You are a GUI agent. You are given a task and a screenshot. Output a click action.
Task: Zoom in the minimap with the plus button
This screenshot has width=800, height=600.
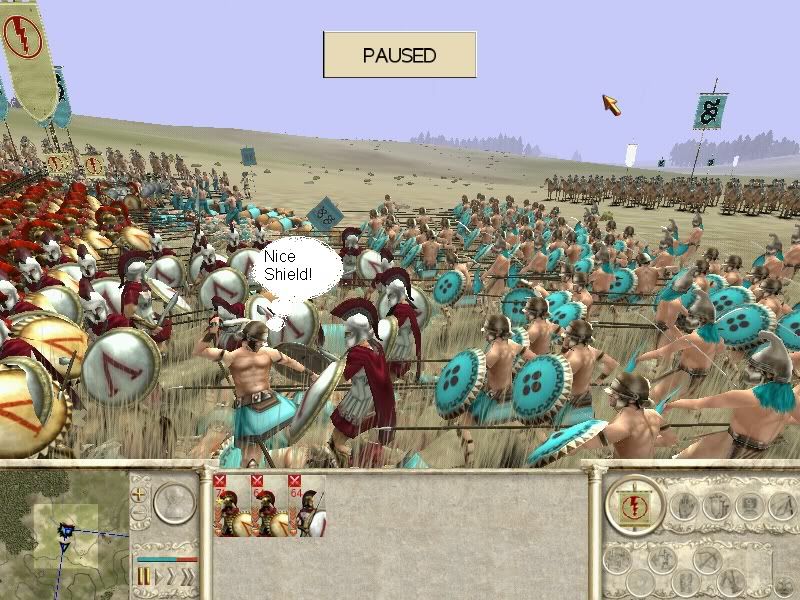coord(139,494)
